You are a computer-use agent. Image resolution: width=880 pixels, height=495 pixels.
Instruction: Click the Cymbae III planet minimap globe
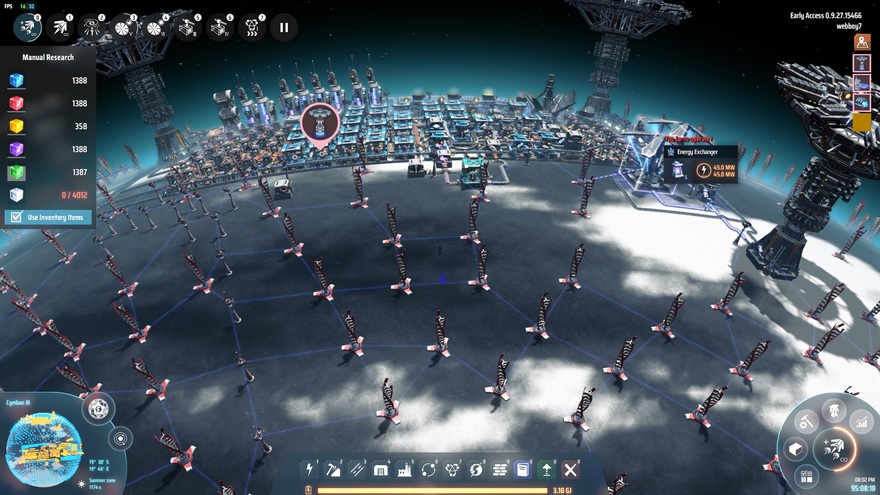pyautogui.click(x=44, y=446)
